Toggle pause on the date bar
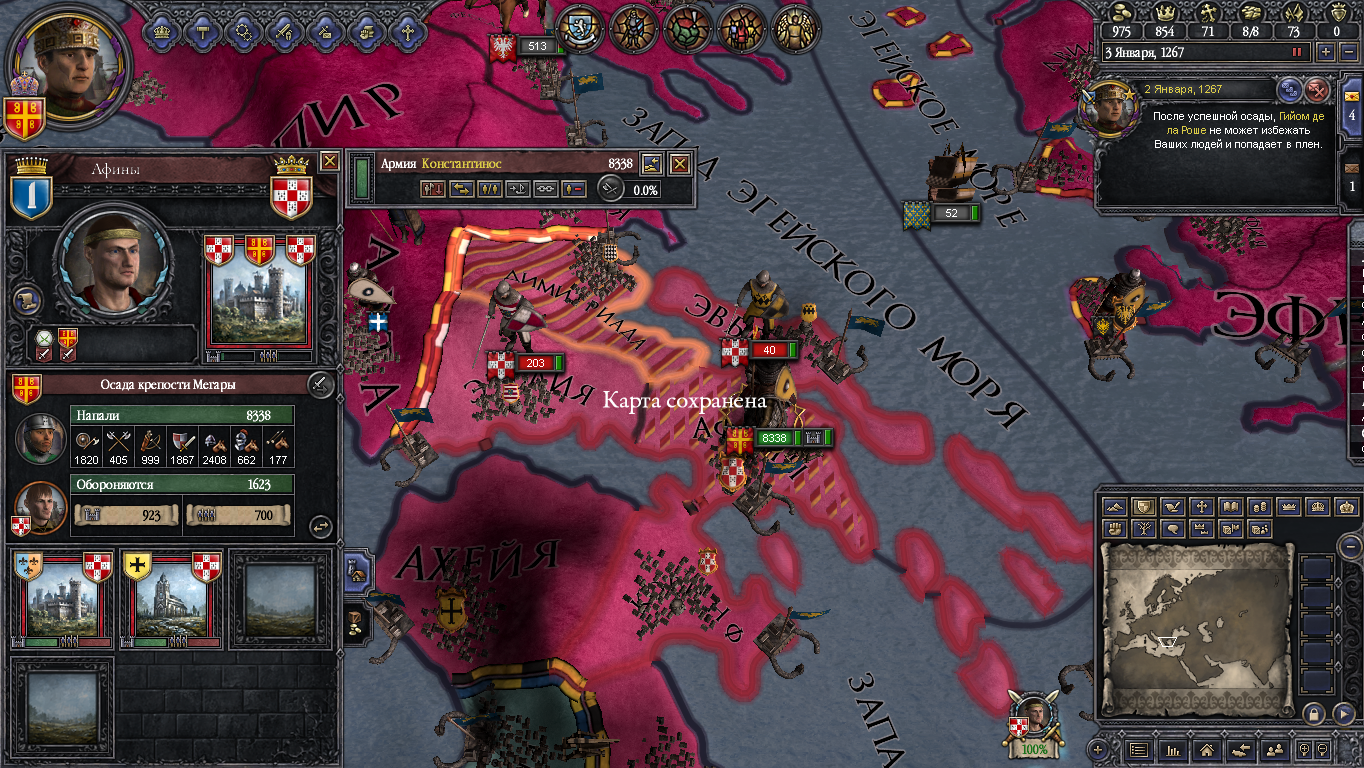 click(x=1298, y=52)
